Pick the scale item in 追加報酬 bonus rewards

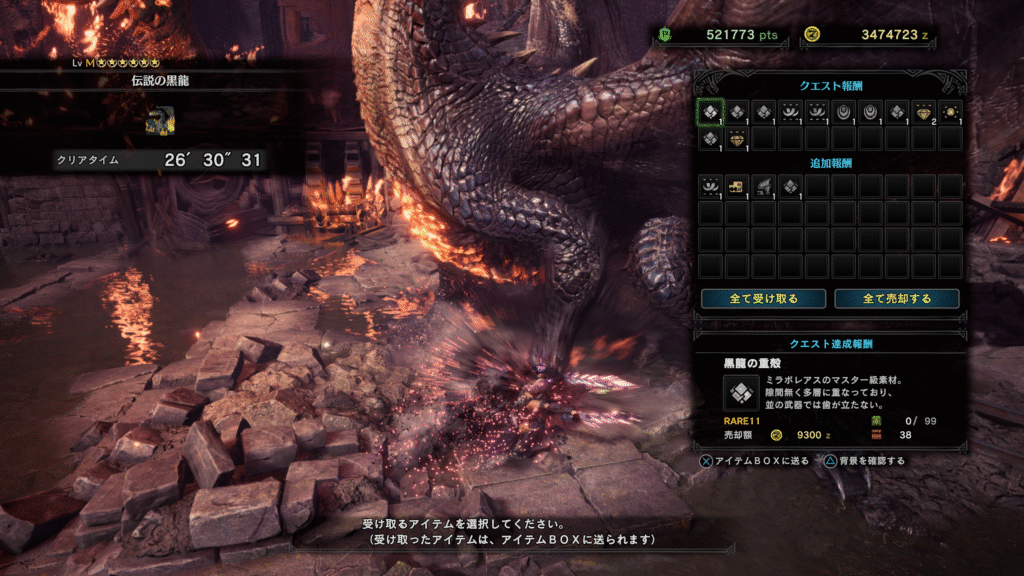coord(790,186)
